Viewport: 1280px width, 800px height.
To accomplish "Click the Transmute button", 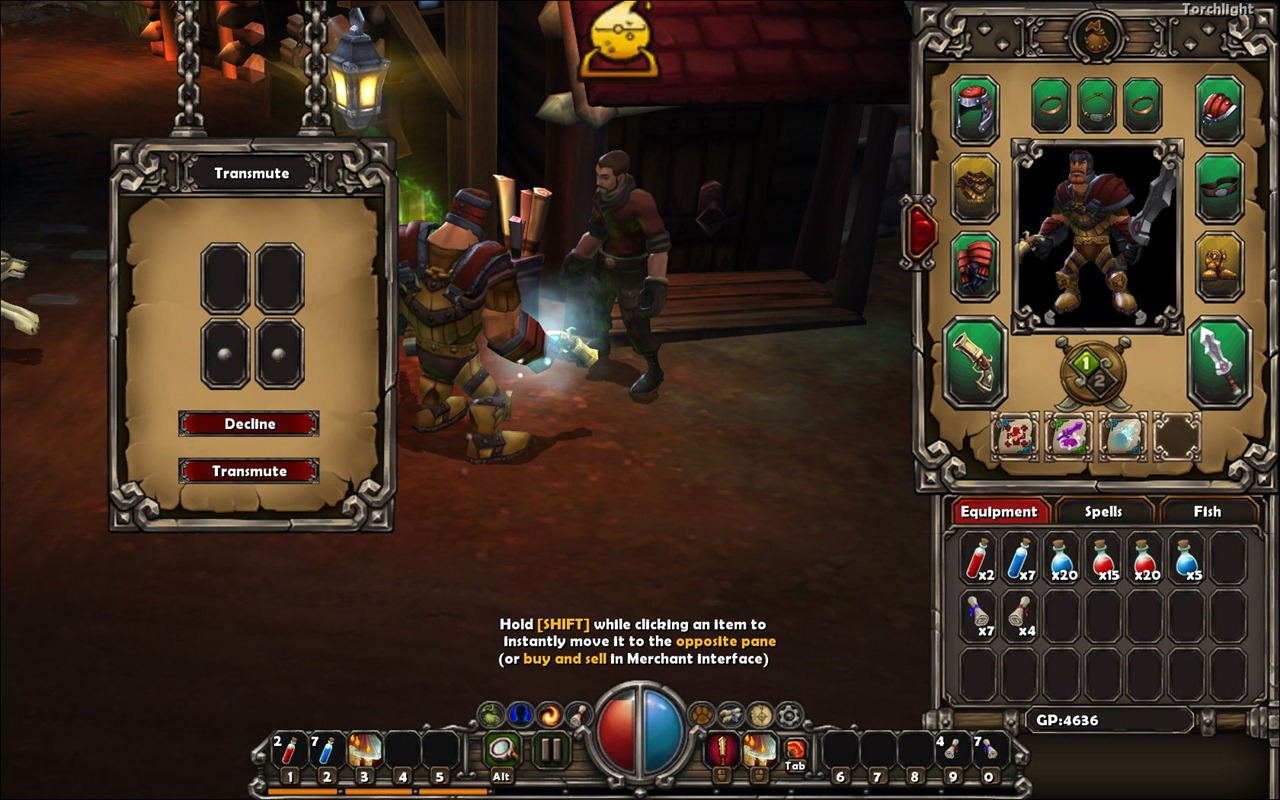I will pyautogui.click(x=249, y=471).
